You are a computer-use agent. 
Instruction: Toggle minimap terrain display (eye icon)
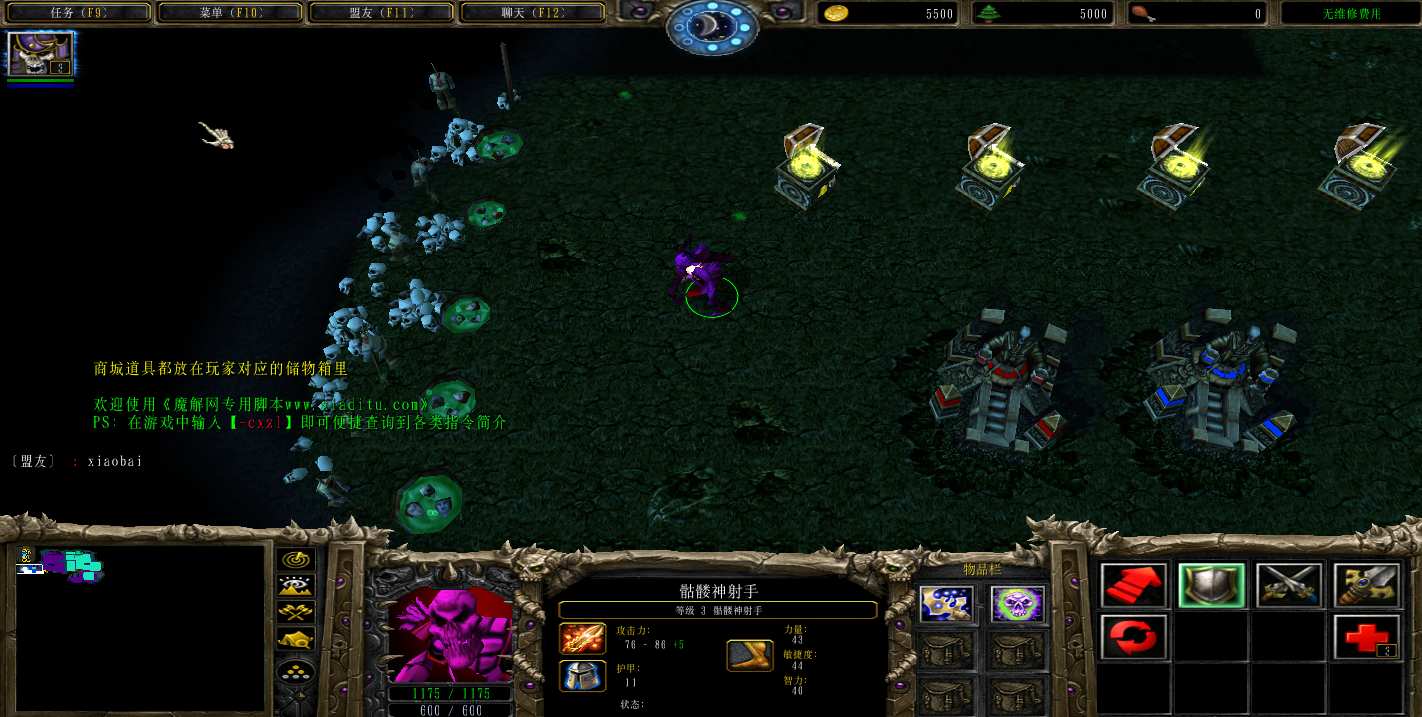[x=296, y=586]
